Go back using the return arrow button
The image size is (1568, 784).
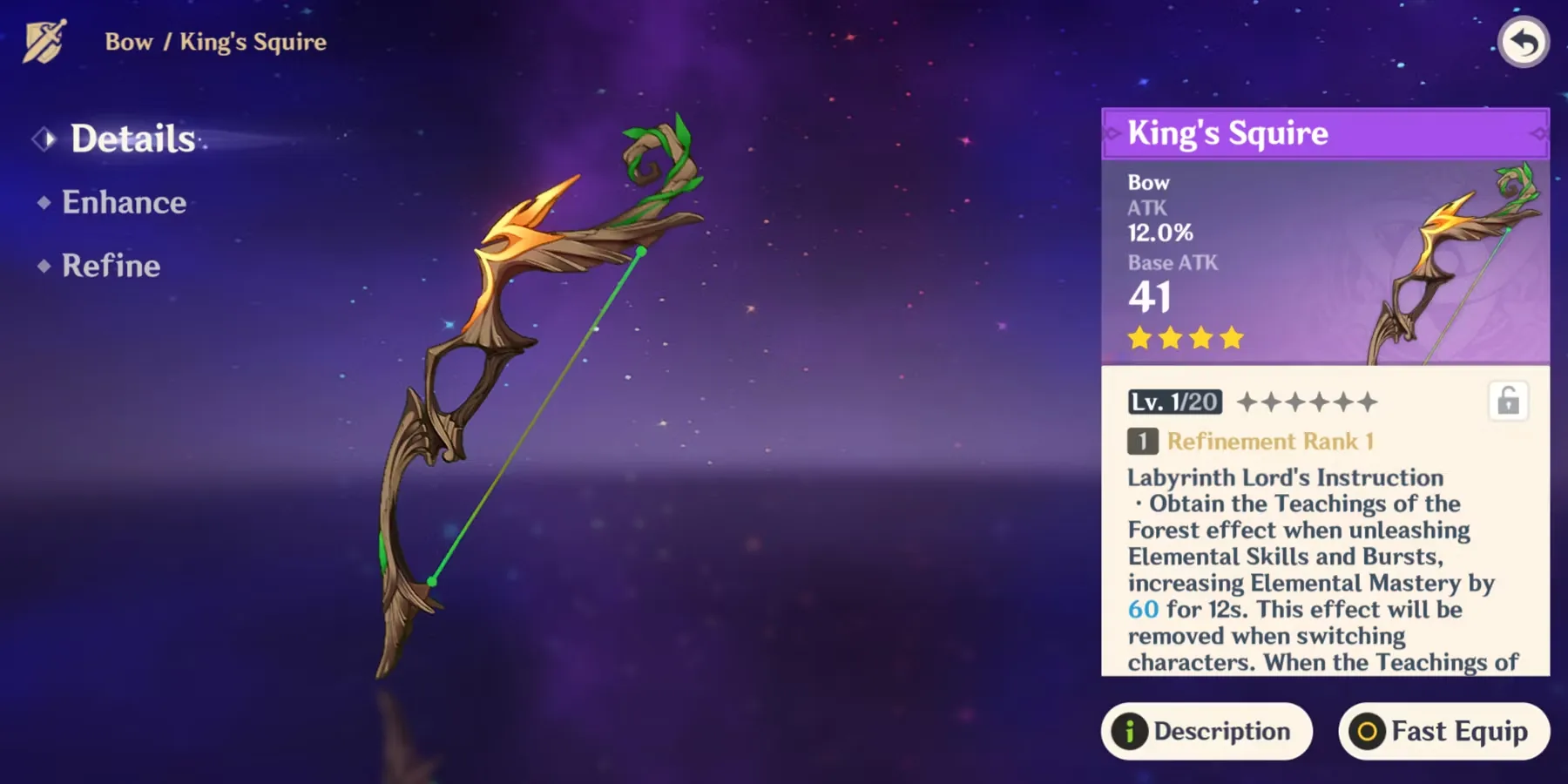[x=1523, y=42]
